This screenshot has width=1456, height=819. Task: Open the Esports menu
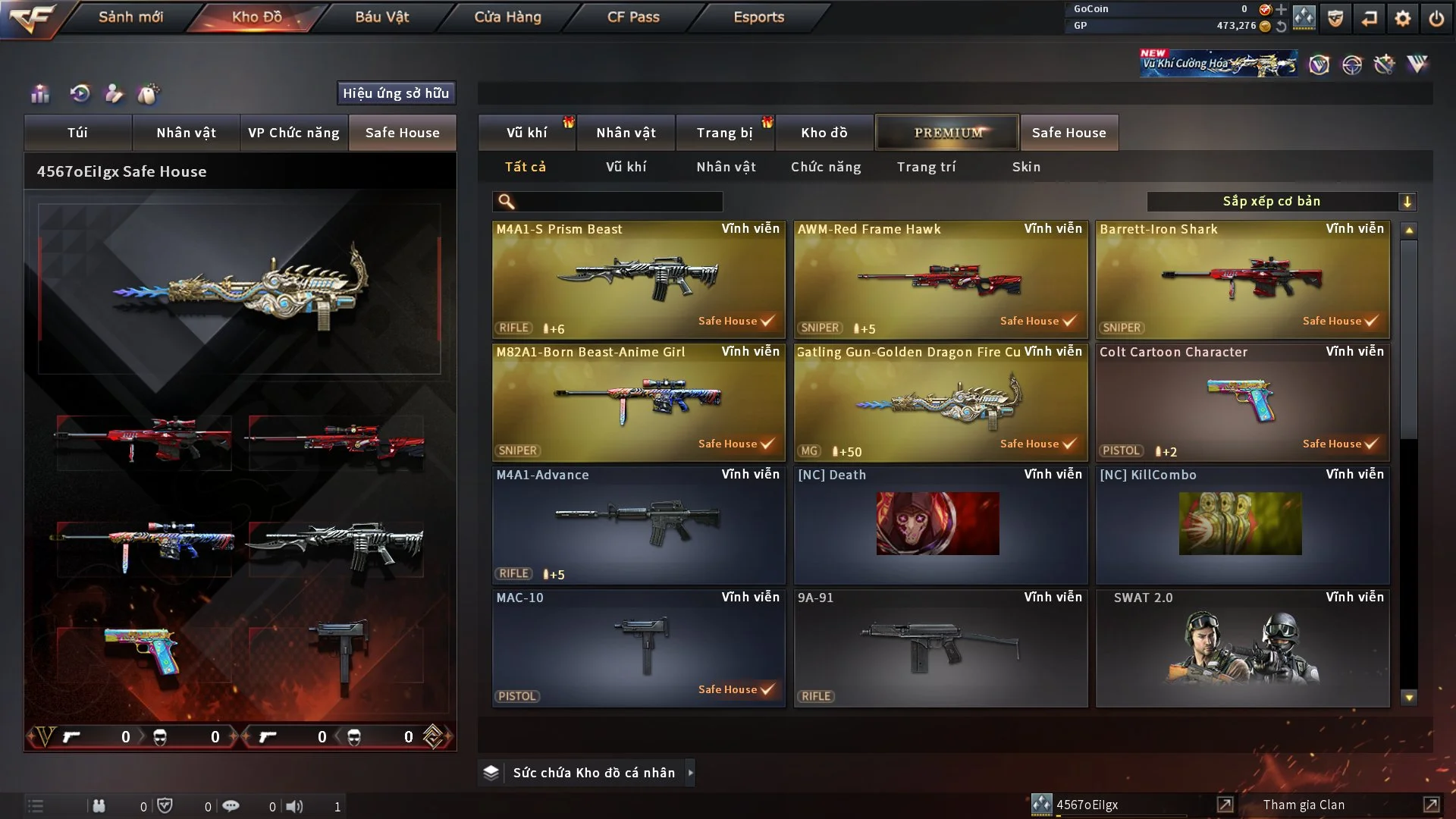pos(758,17)
